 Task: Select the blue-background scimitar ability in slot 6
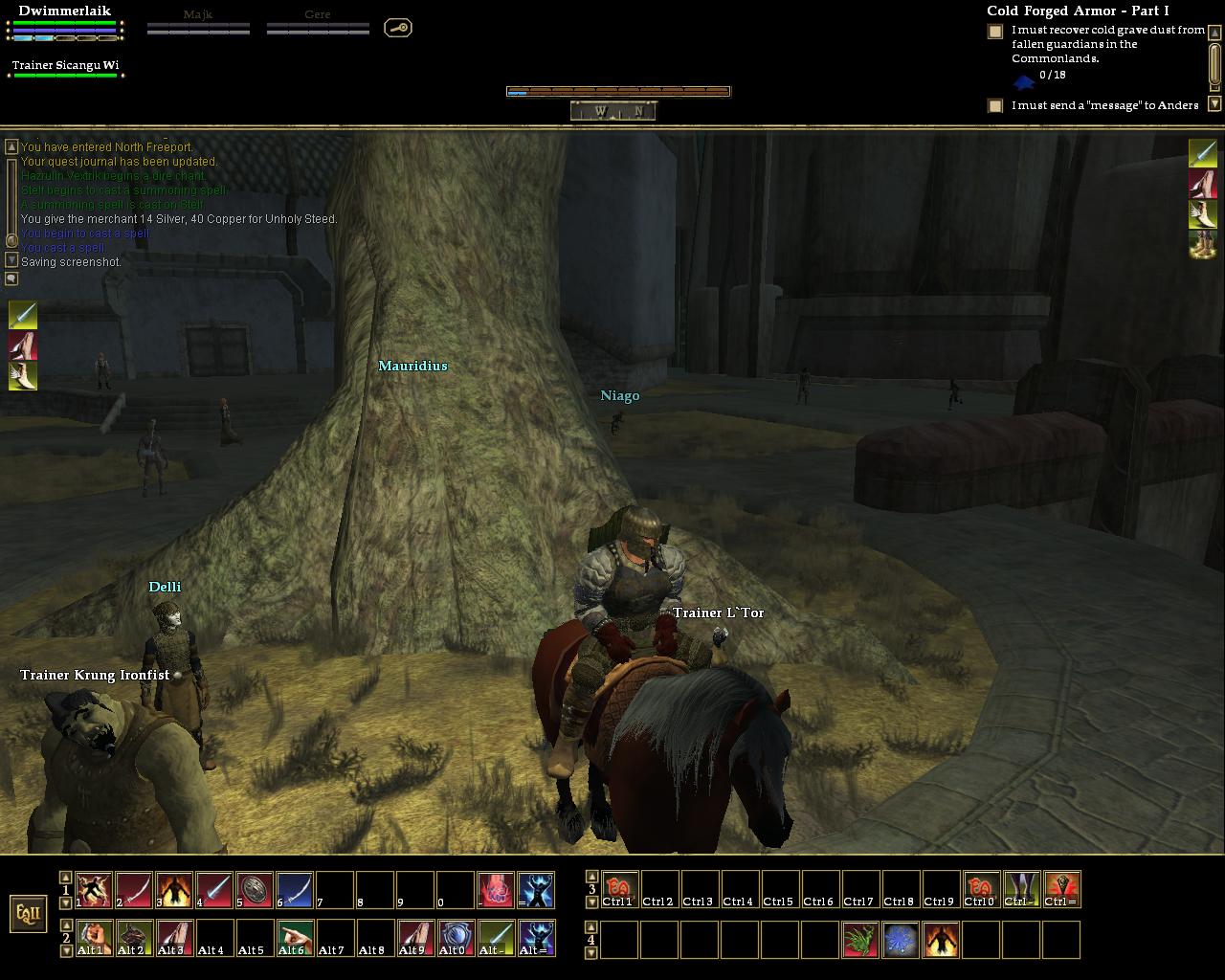[295, 890]
